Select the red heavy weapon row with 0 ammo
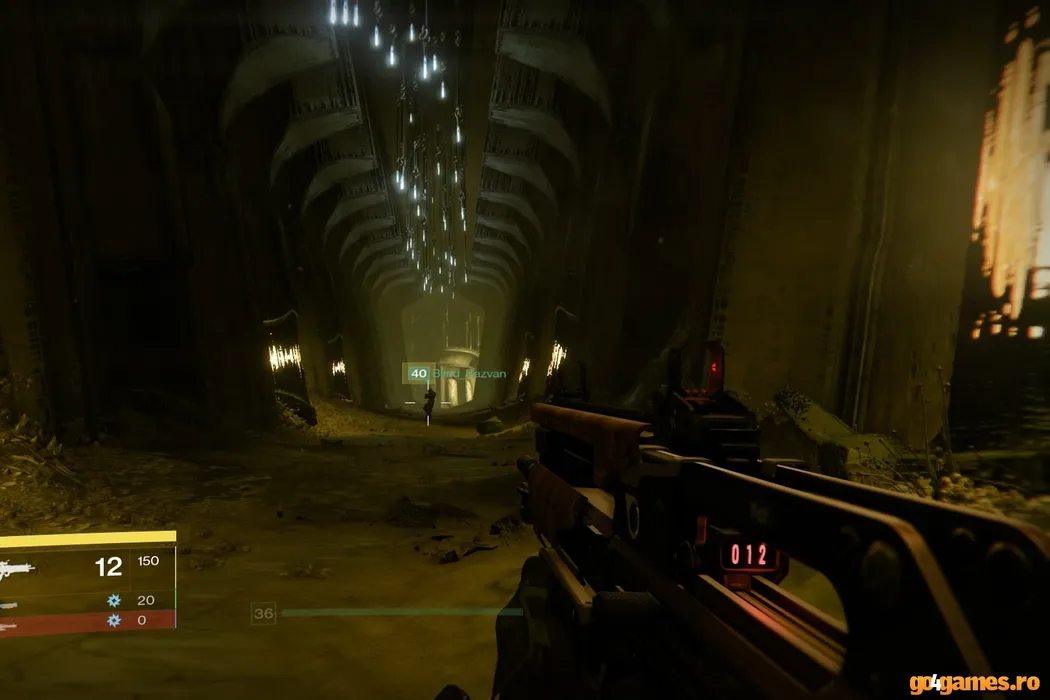The height and width of the screenshot is (700, 1050). pos(88,621)
